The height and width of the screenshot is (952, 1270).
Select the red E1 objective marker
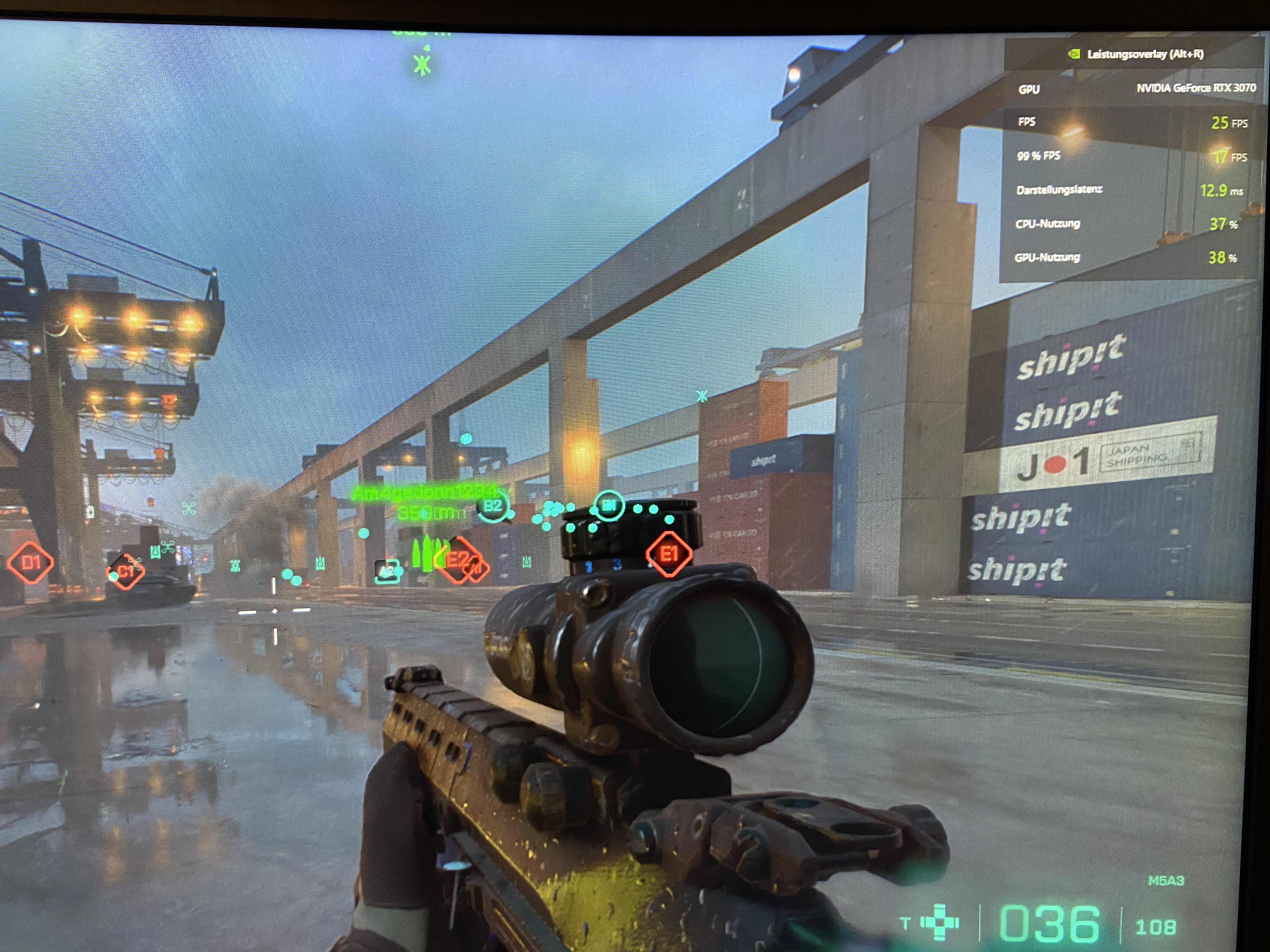(668, 554)
